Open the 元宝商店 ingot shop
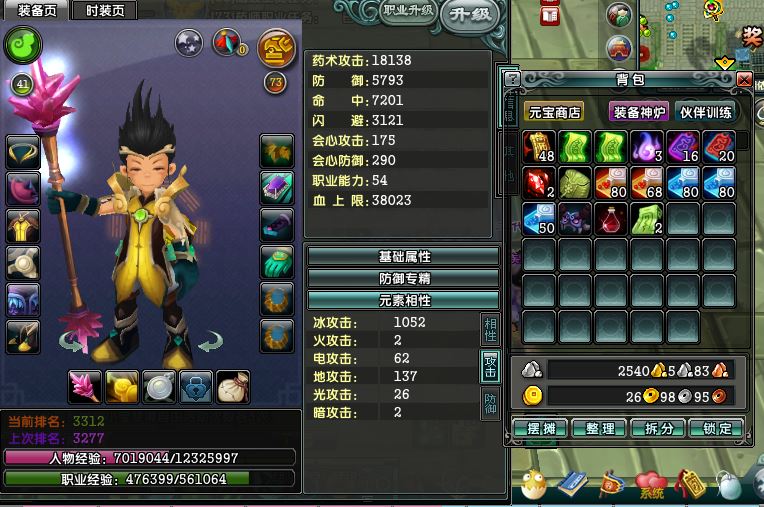Image resolution: width=764 pixels, height=507 pixels. click(x=555, y=112)
